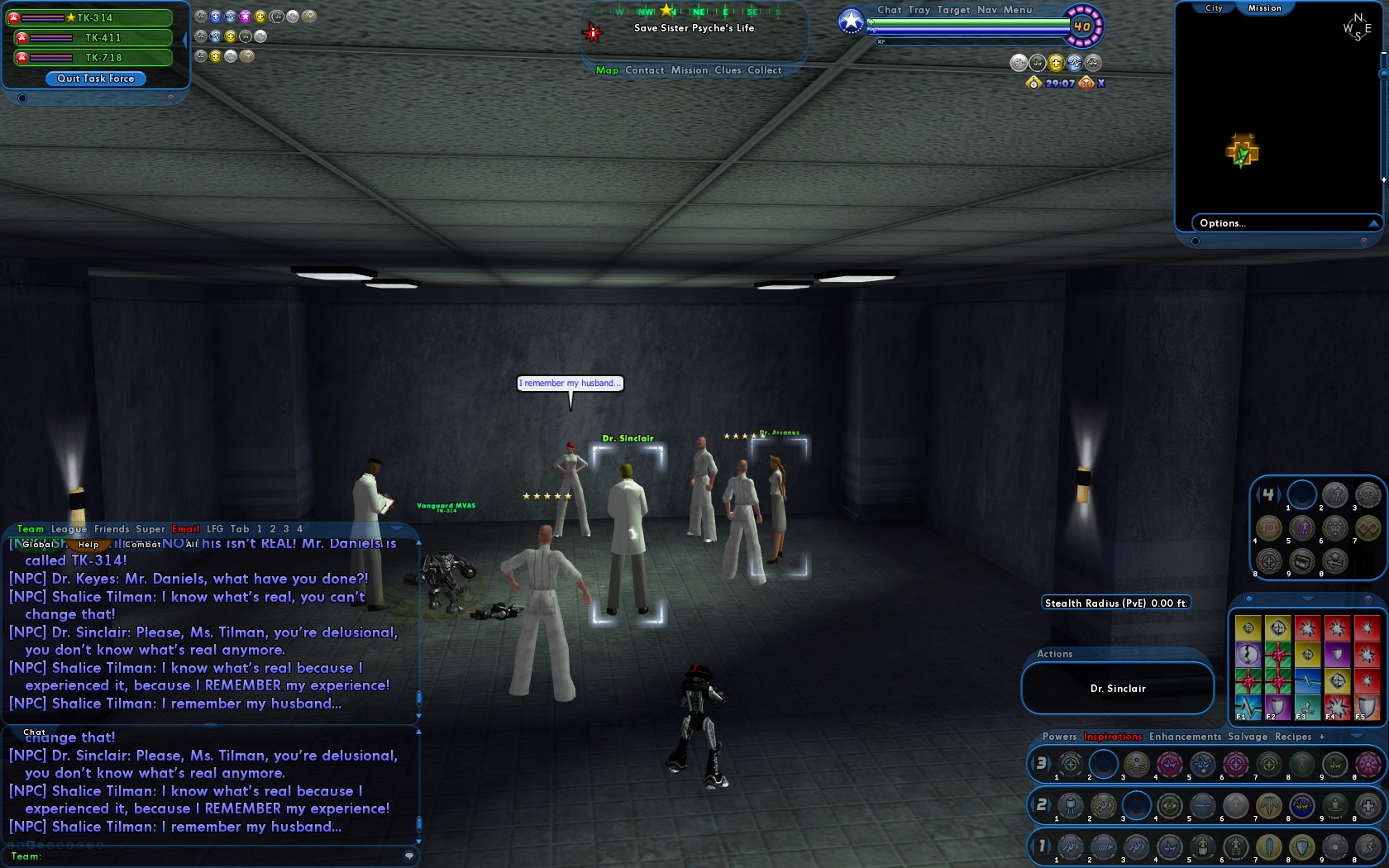Toggle the Tray window
This screenshot has height=868, width=1389.
(919, 10)
